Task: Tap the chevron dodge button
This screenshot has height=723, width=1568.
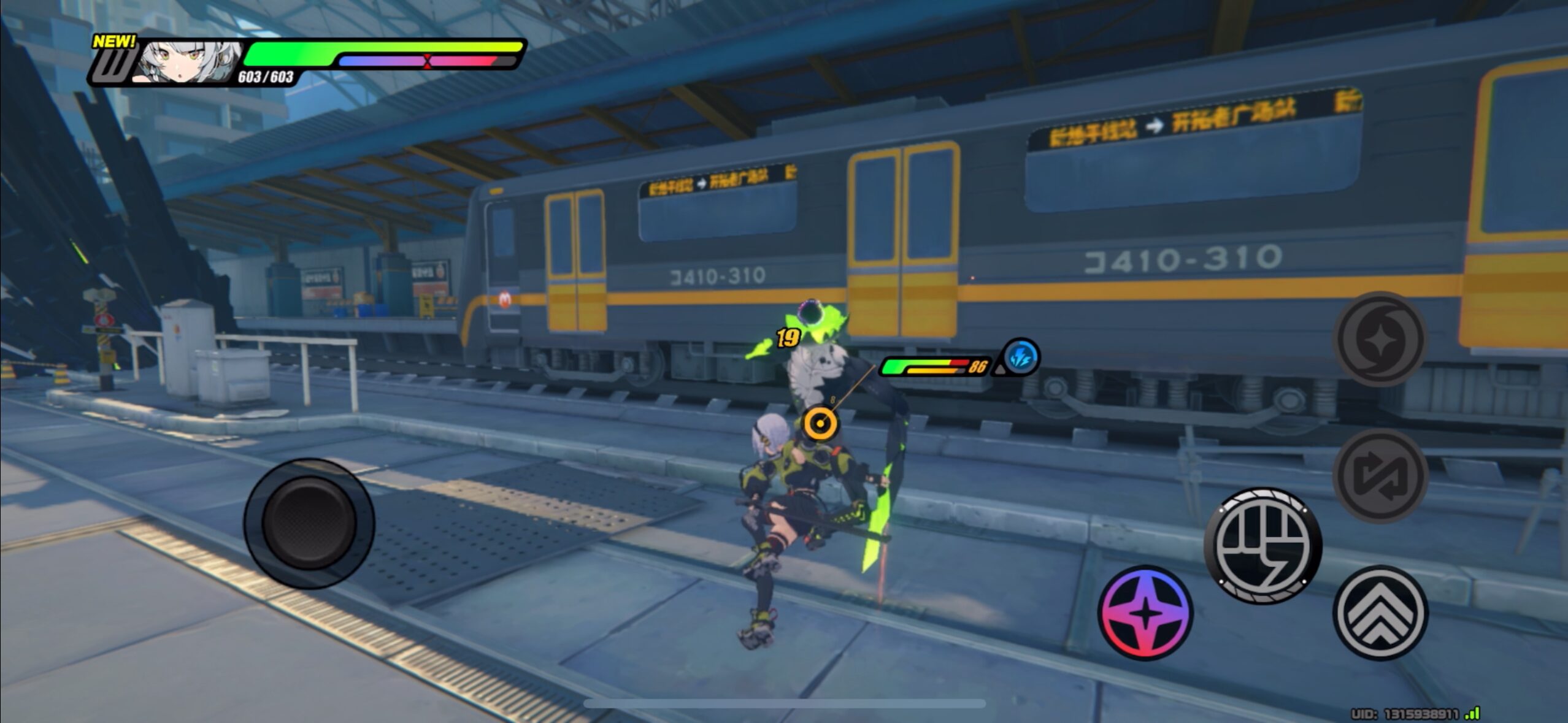Action: [1380, 613]
